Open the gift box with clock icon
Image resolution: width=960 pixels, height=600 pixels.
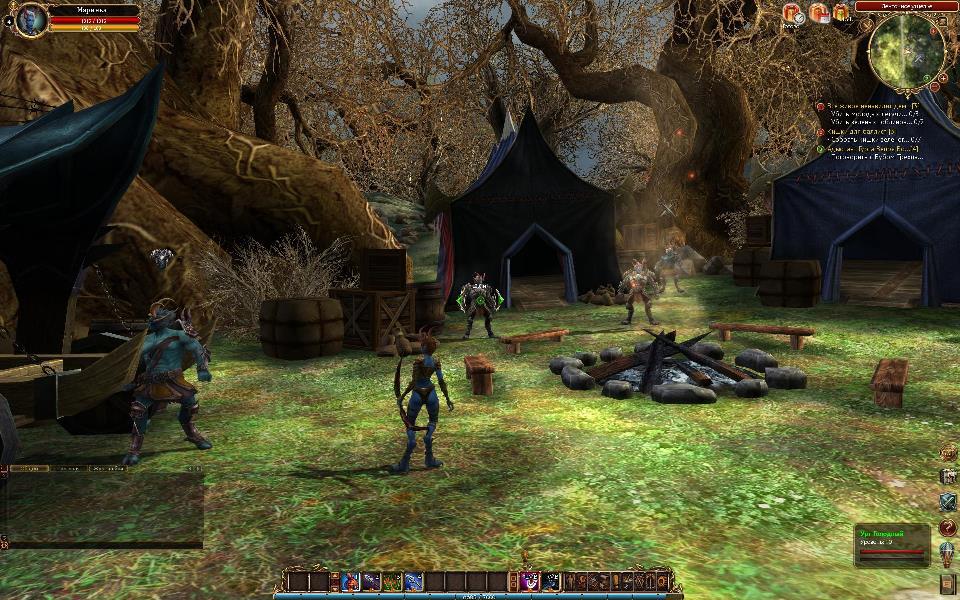793,13
